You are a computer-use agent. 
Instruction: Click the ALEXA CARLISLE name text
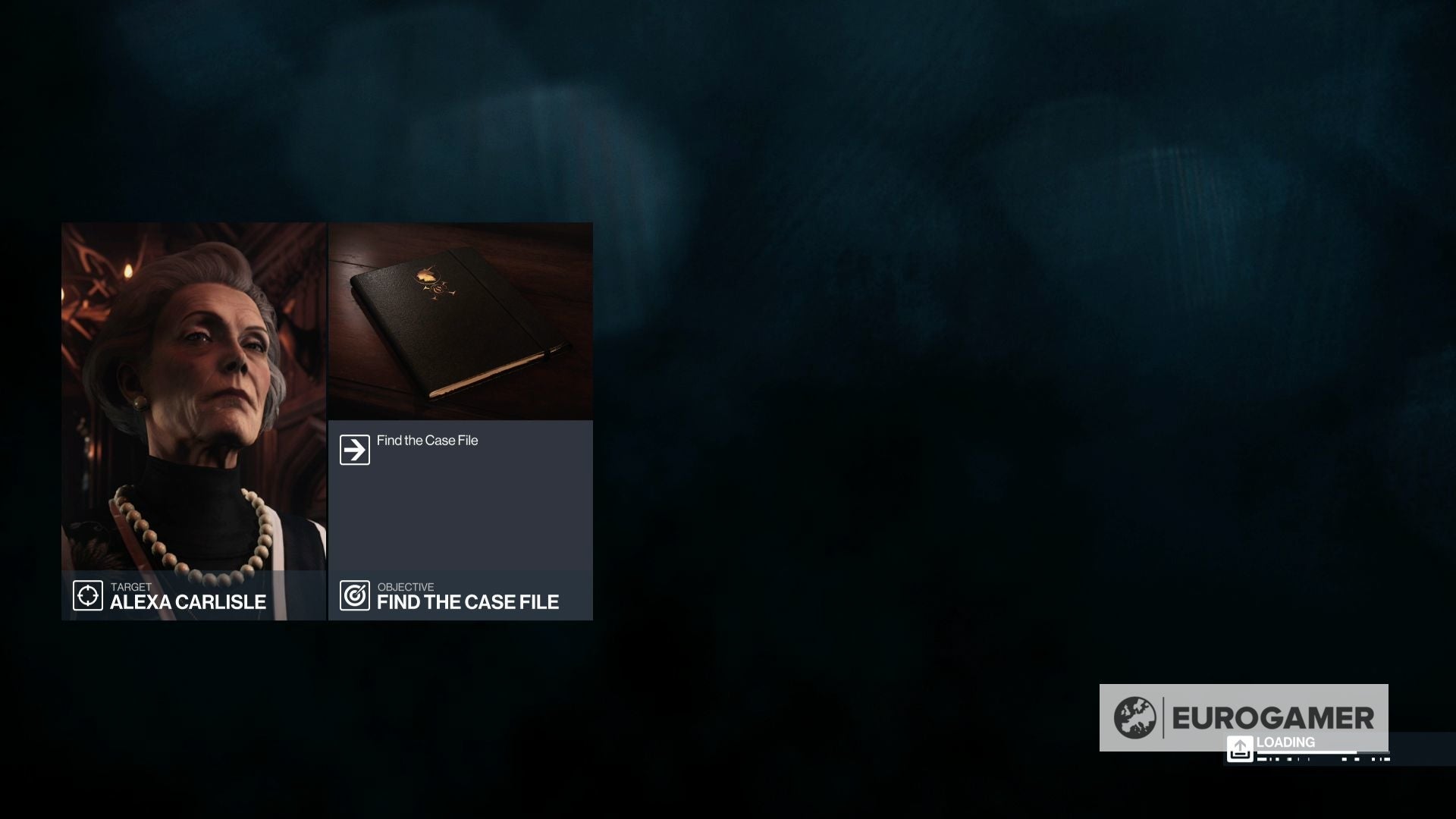coord(188,603)
